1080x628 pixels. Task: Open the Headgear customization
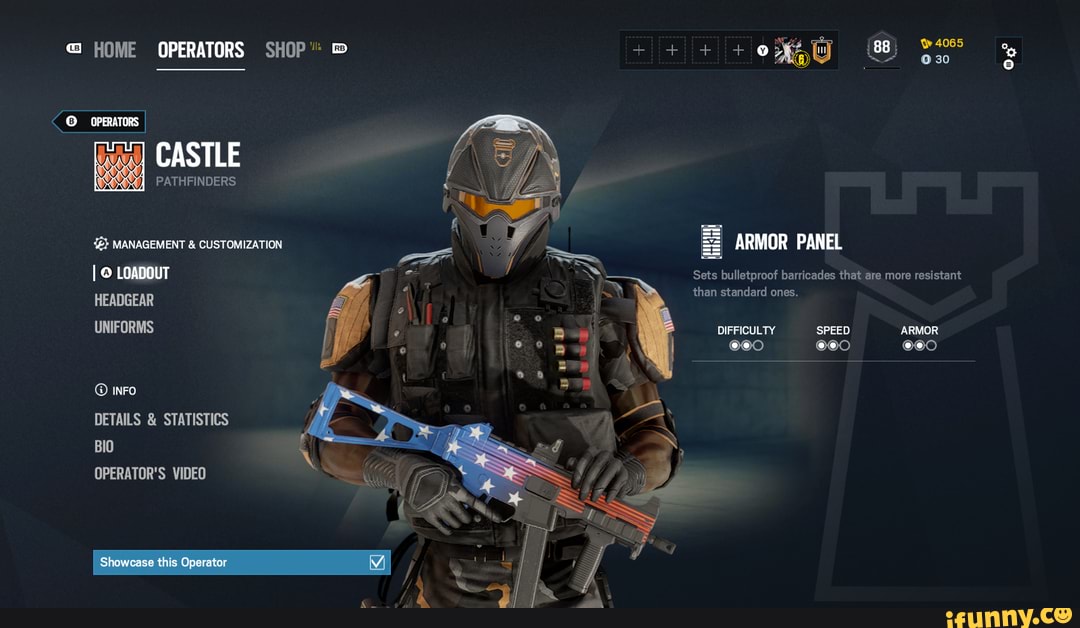tap(124, 300)
